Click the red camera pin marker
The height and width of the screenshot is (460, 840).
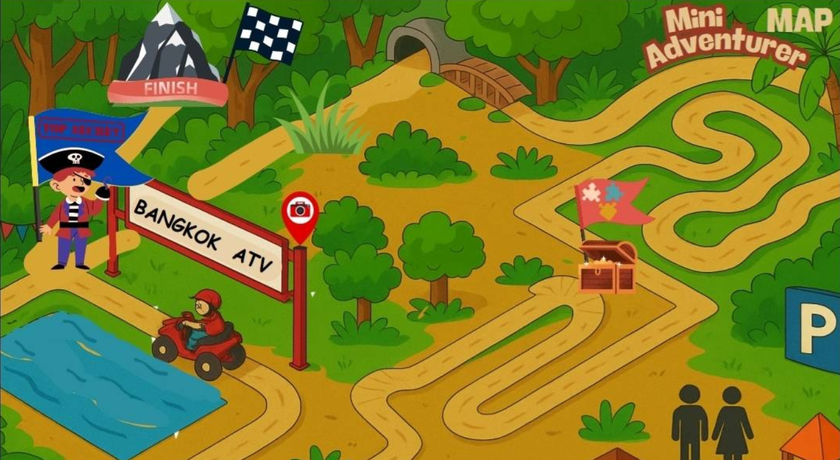300,211
